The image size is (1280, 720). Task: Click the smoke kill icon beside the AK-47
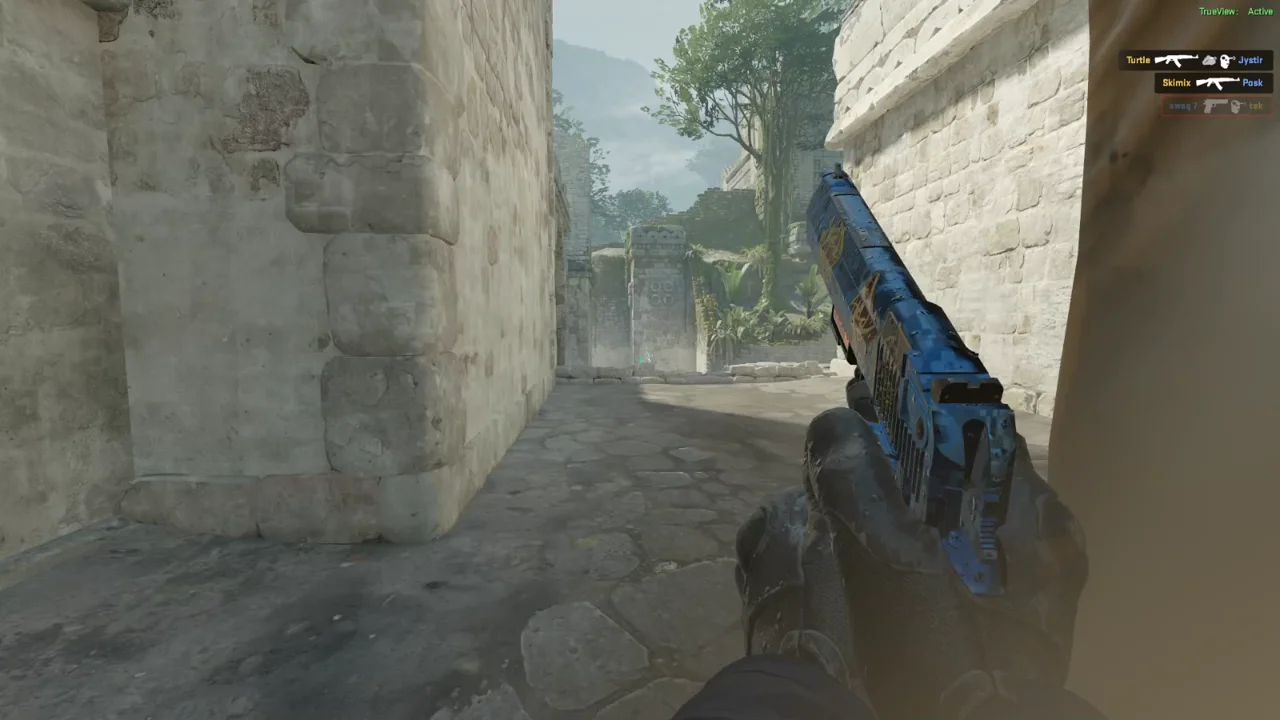coord(1209,62)
